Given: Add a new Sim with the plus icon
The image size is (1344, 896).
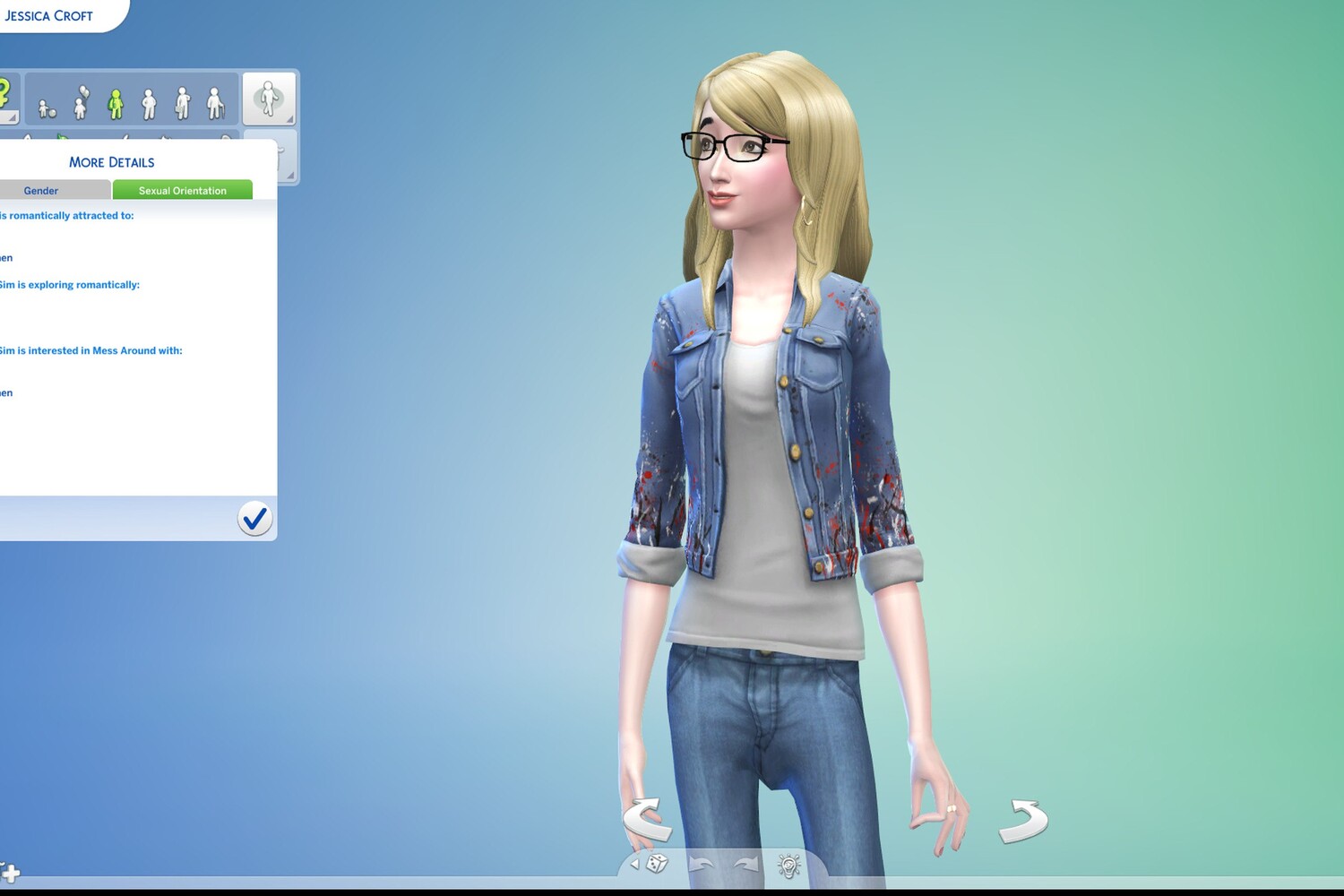Looking at the screenshot, I should point(10,872).
